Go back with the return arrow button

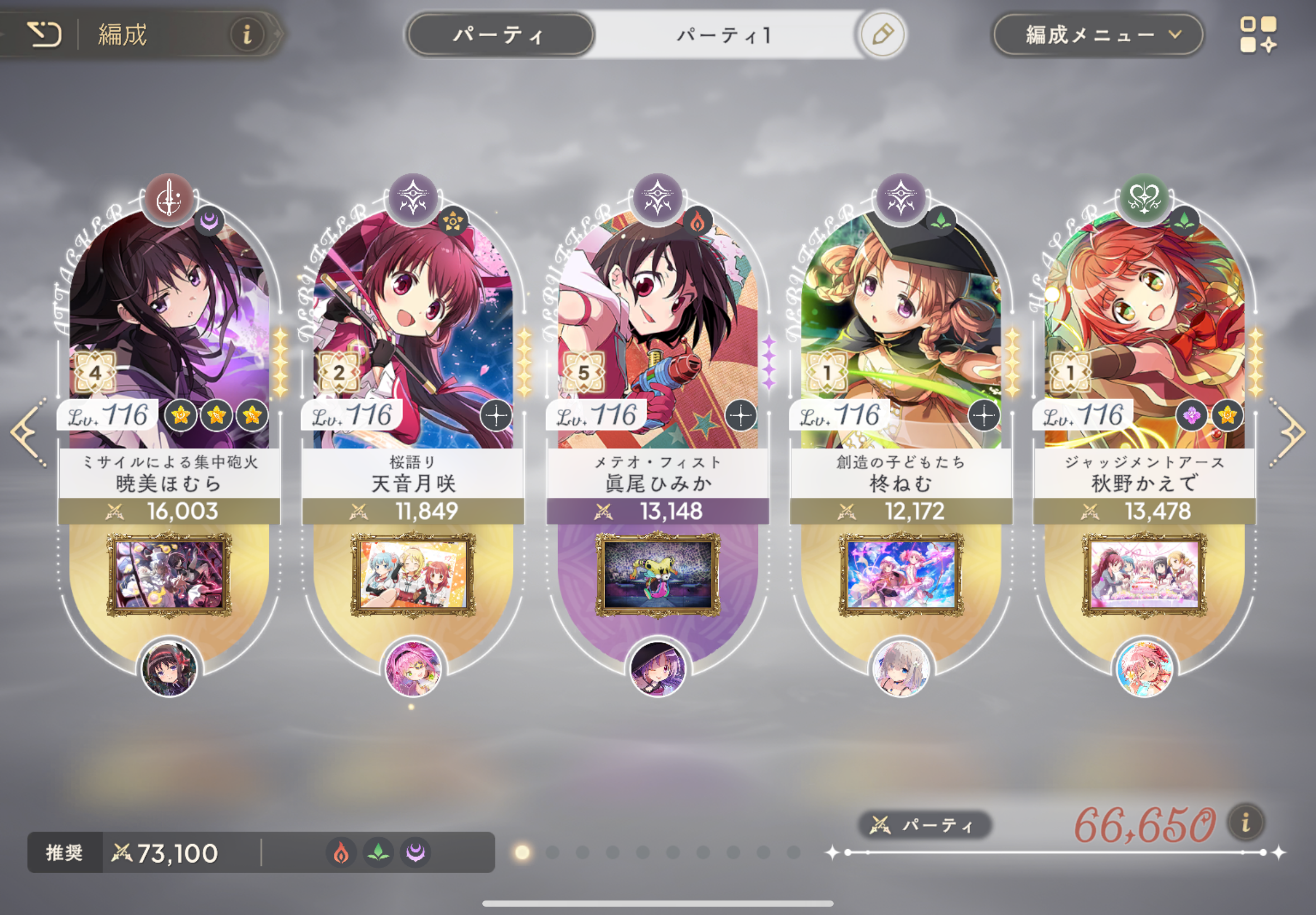point(44,35)
